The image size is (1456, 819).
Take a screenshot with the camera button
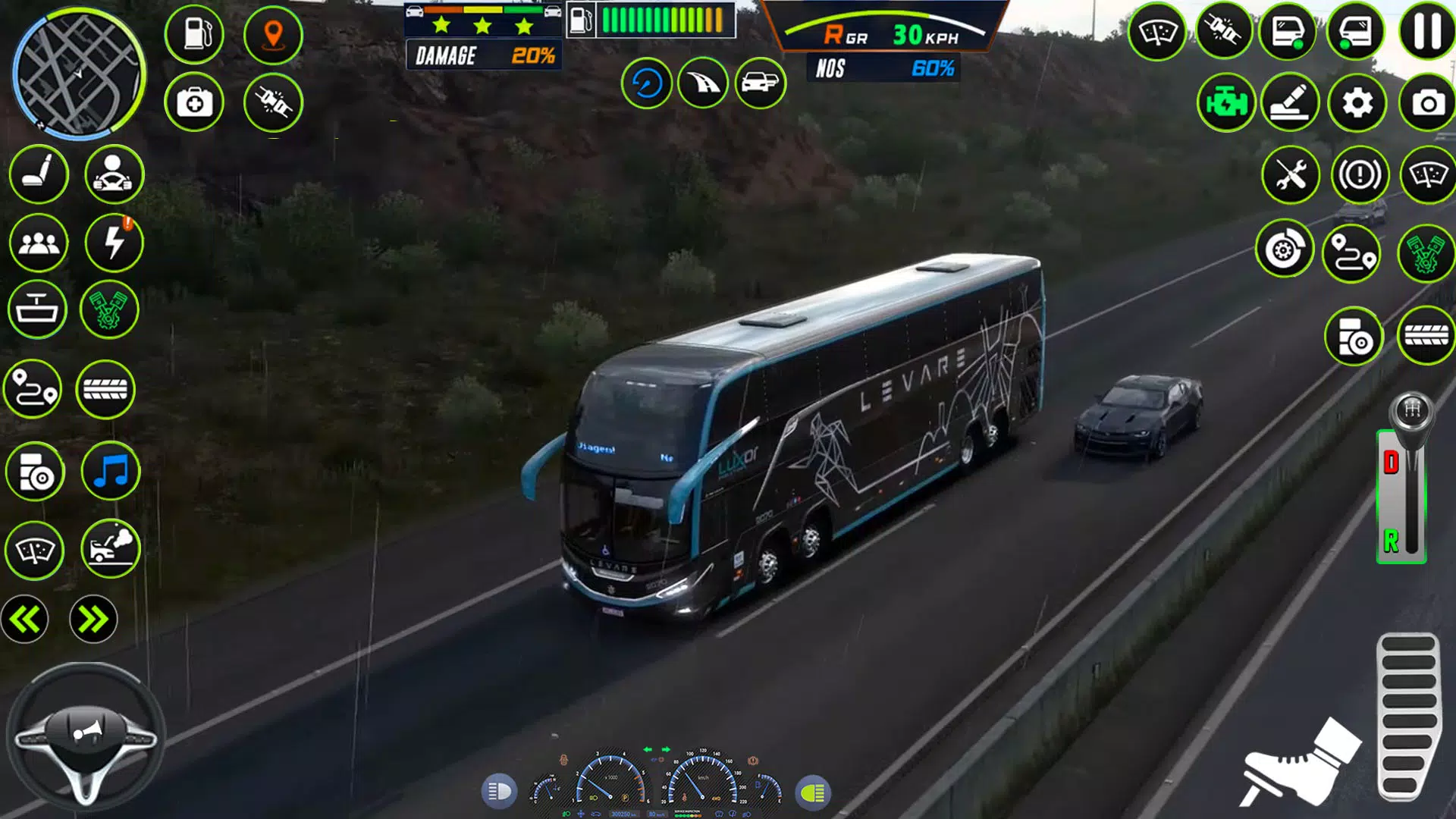[1427, 102]
